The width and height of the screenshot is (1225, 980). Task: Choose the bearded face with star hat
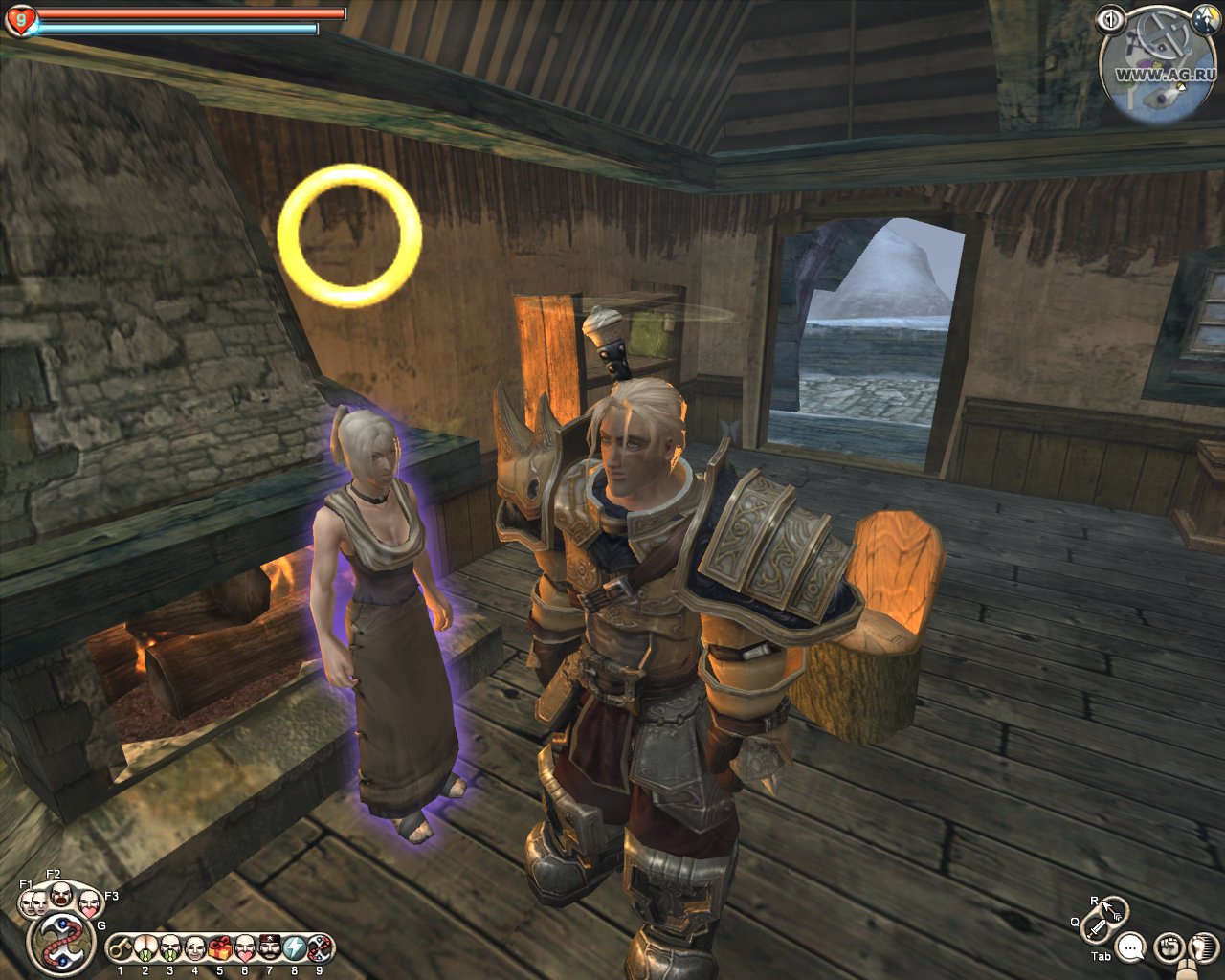(269, 948)
